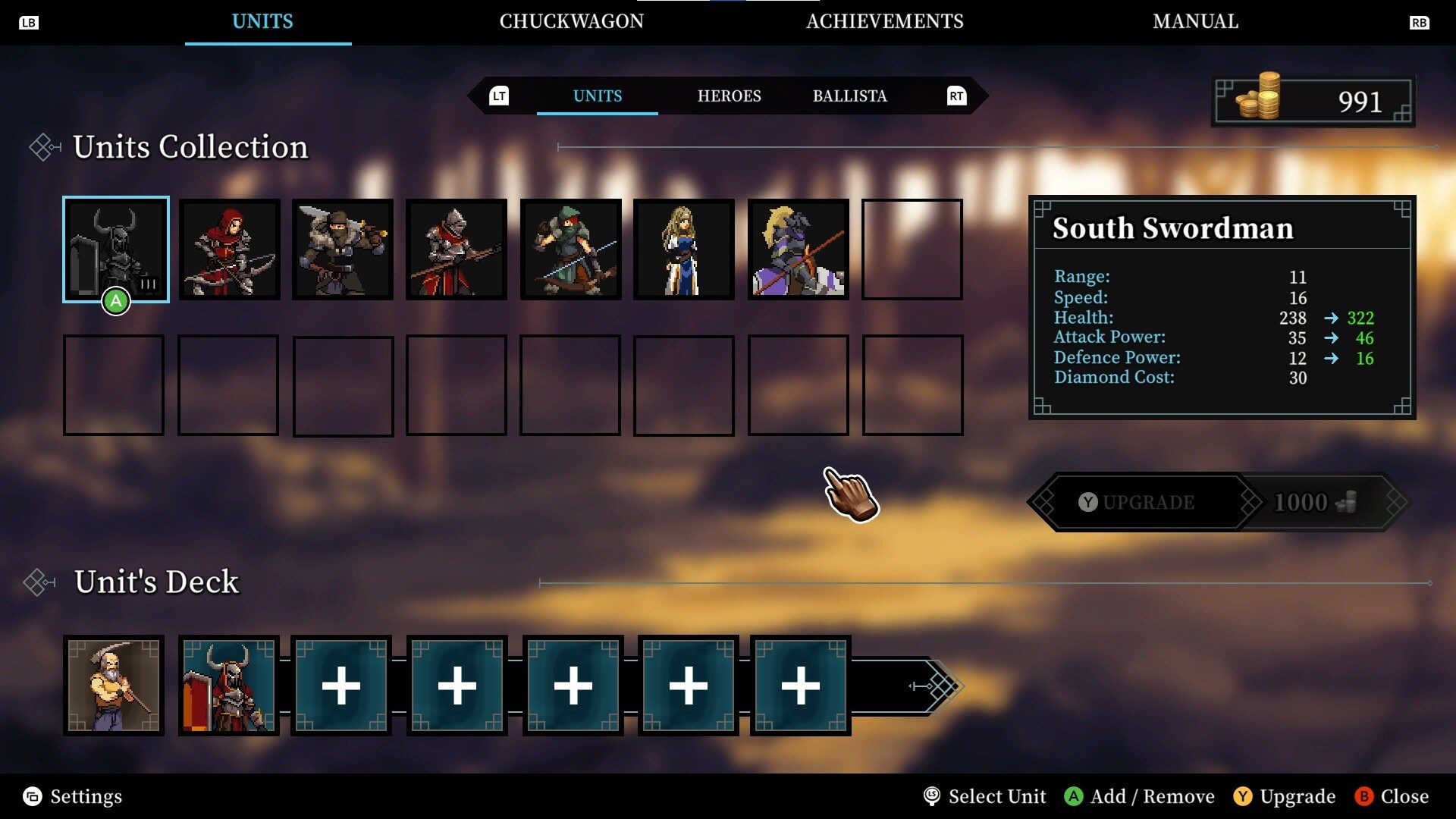Select the top Units tab
This screenshot has width=1456, height=819.
[x=262, y=21]
